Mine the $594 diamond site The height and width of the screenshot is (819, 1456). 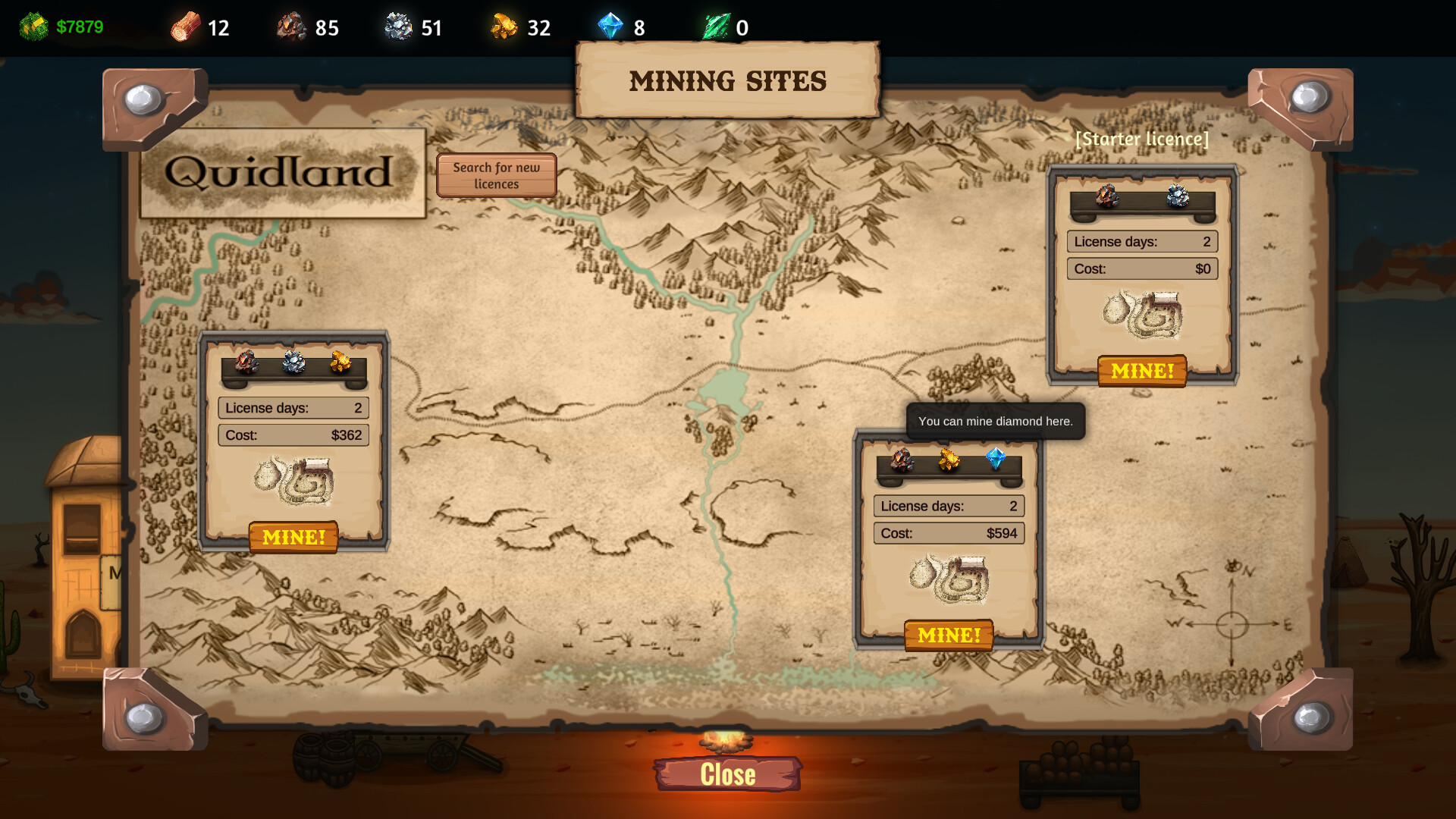pyautogui.click(x=949, y=635)
